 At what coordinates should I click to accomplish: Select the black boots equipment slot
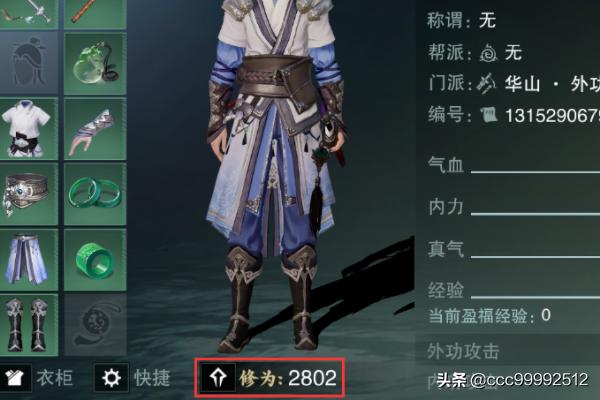point(28,324)
